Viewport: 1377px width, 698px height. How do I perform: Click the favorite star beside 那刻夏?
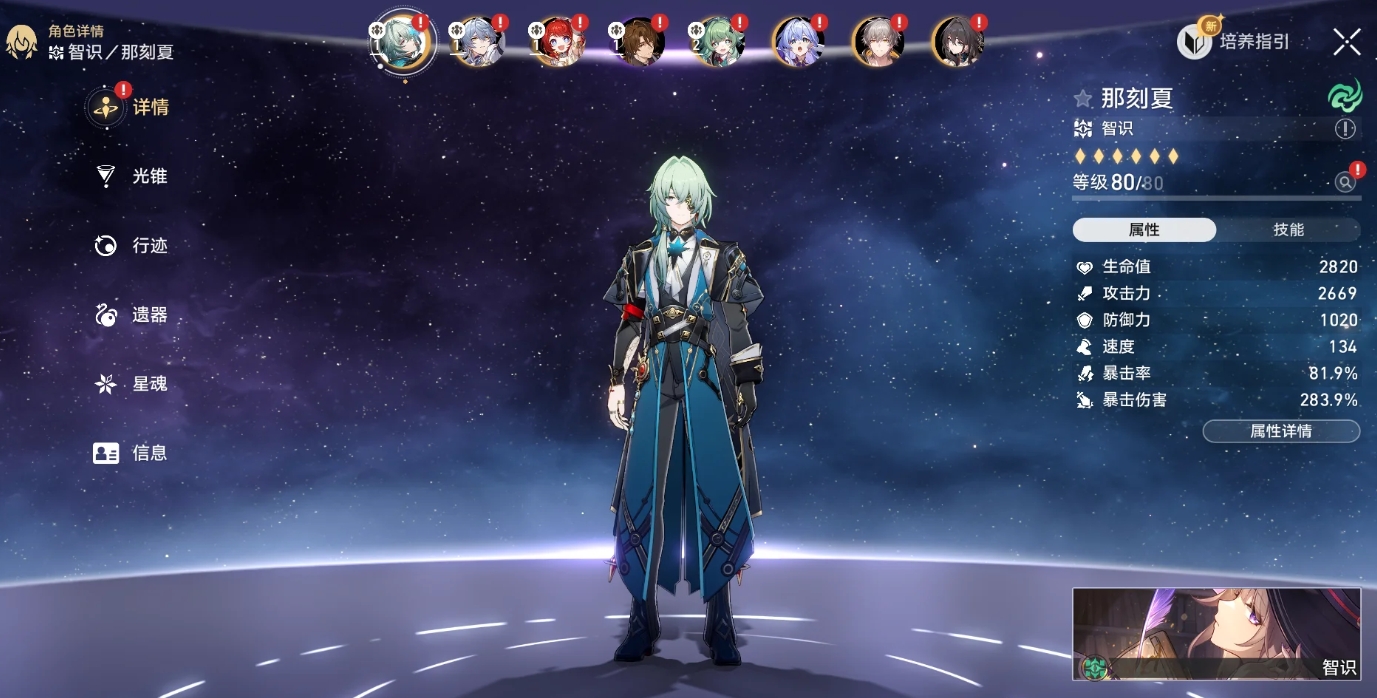click(1082, 98)
